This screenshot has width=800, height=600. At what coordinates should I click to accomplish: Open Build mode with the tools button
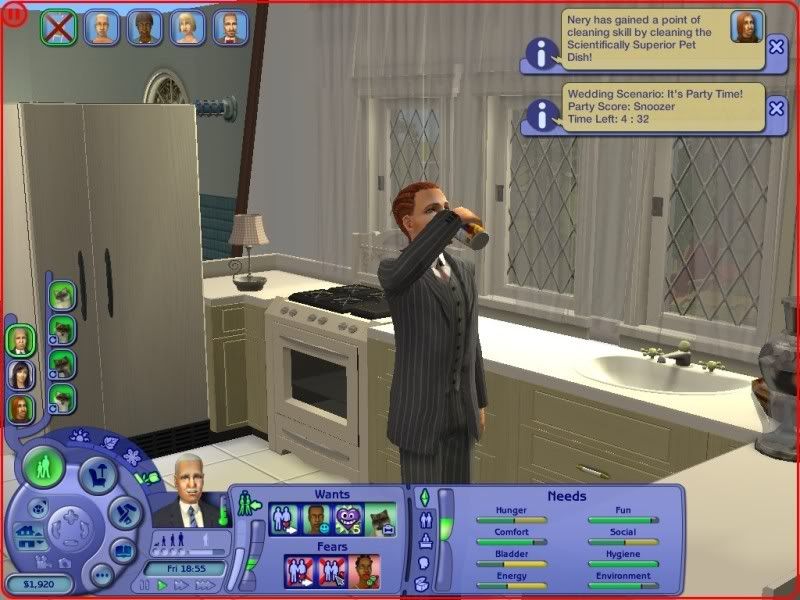pyautogui.click(x=122, y=511)
